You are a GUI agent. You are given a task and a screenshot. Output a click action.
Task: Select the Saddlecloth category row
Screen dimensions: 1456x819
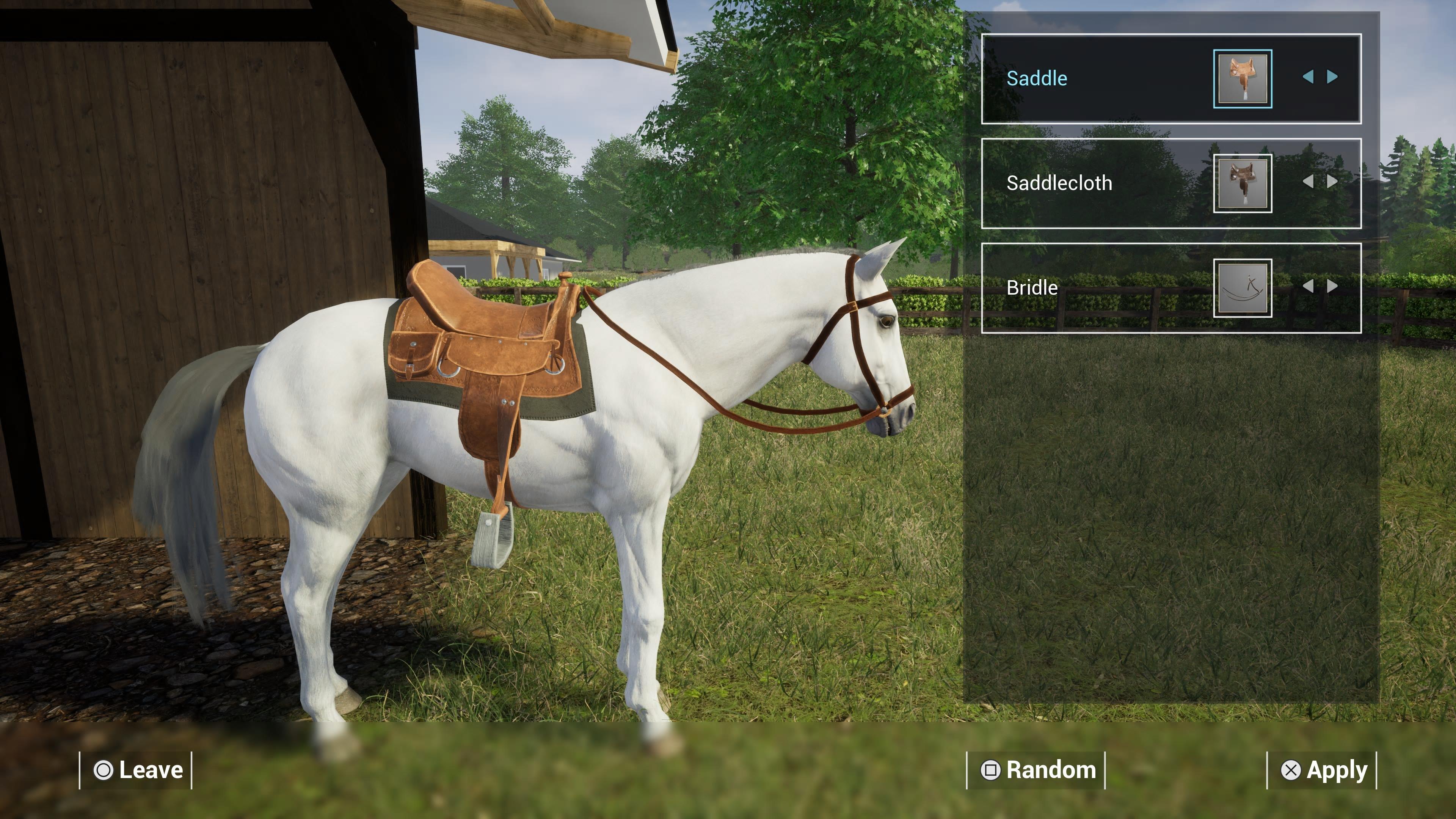(x=1074, y=182)
